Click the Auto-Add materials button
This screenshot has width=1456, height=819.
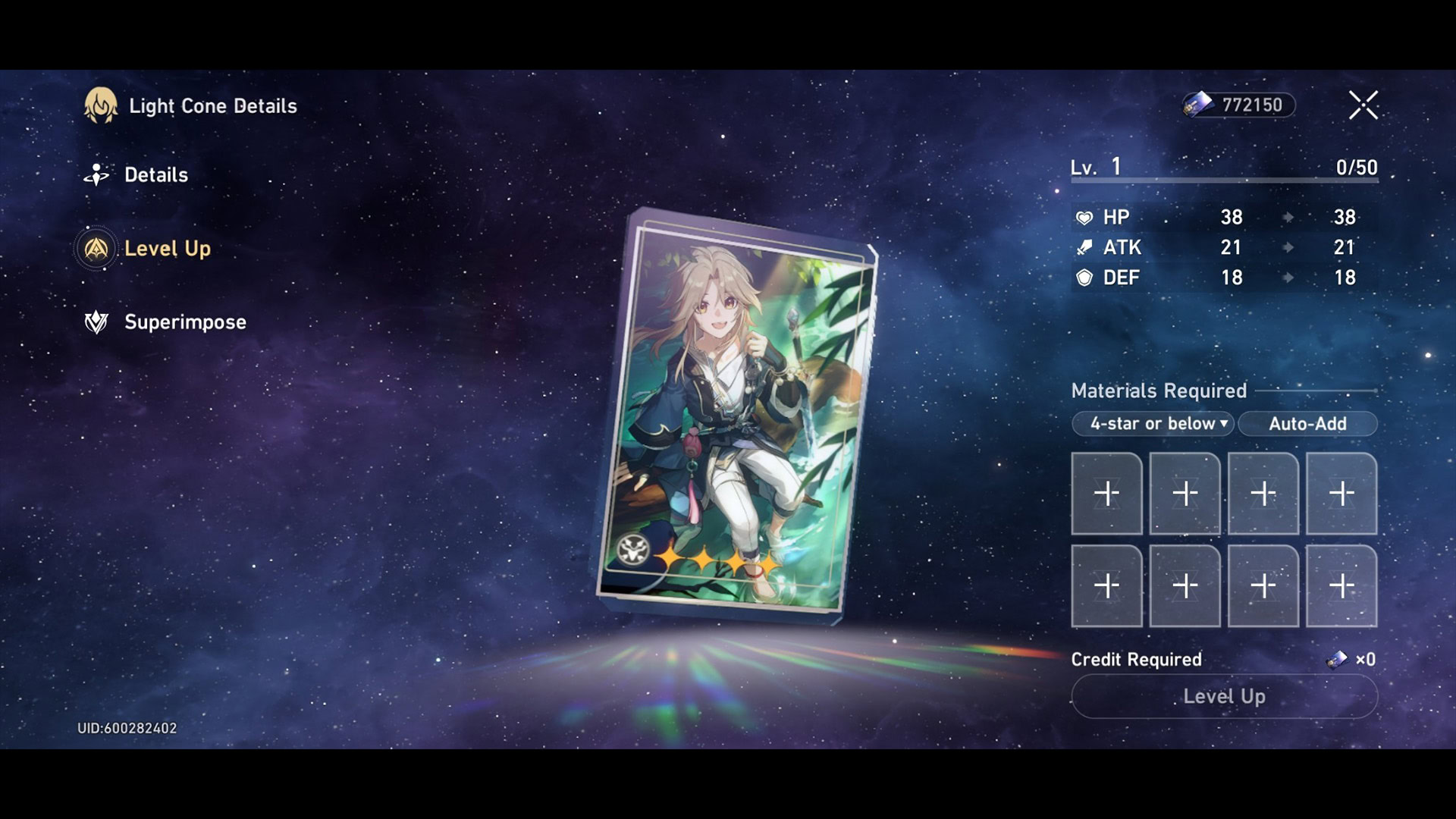click(x=1307, y=424)
